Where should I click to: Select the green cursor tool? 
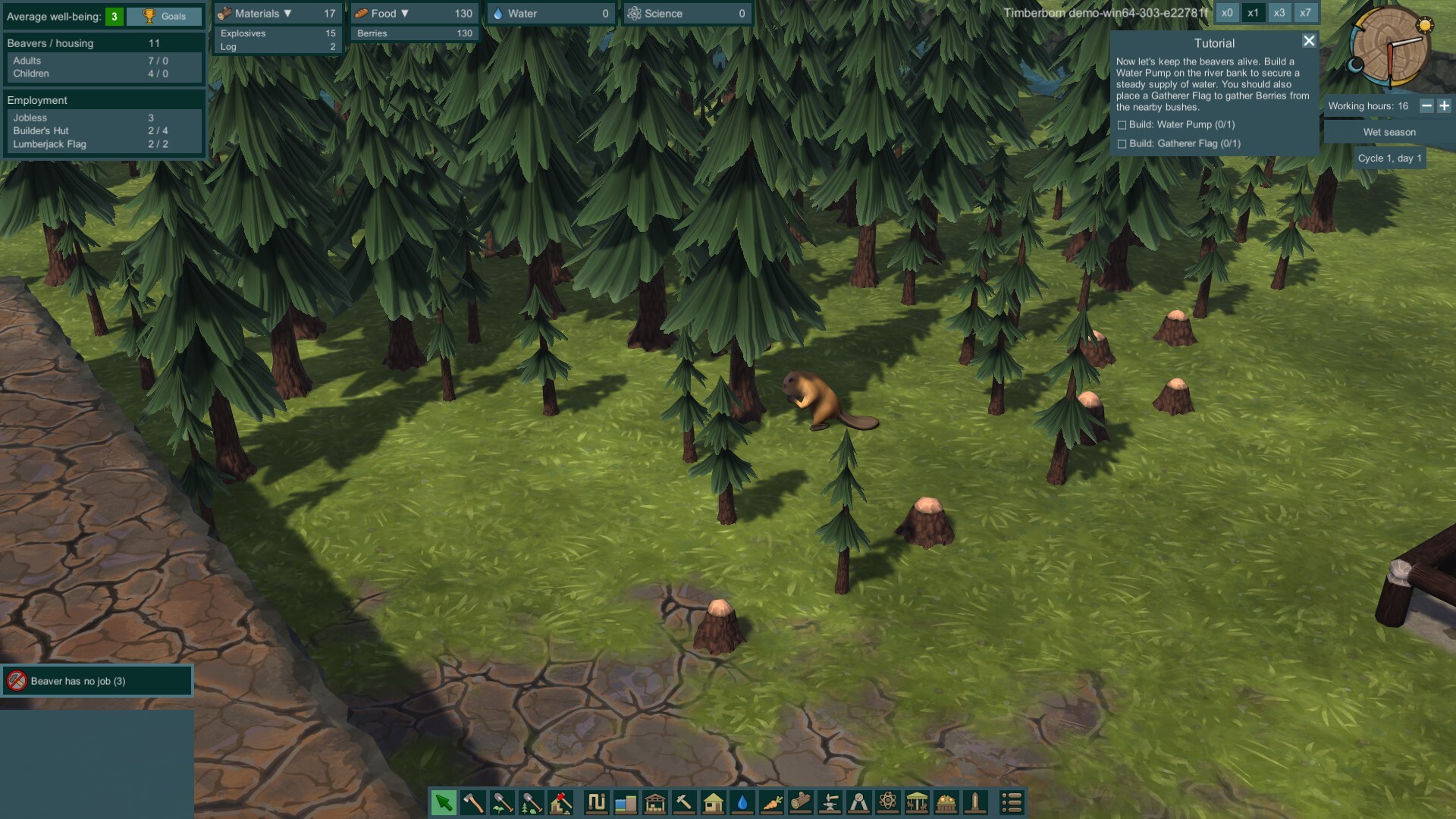click(444, 802)
